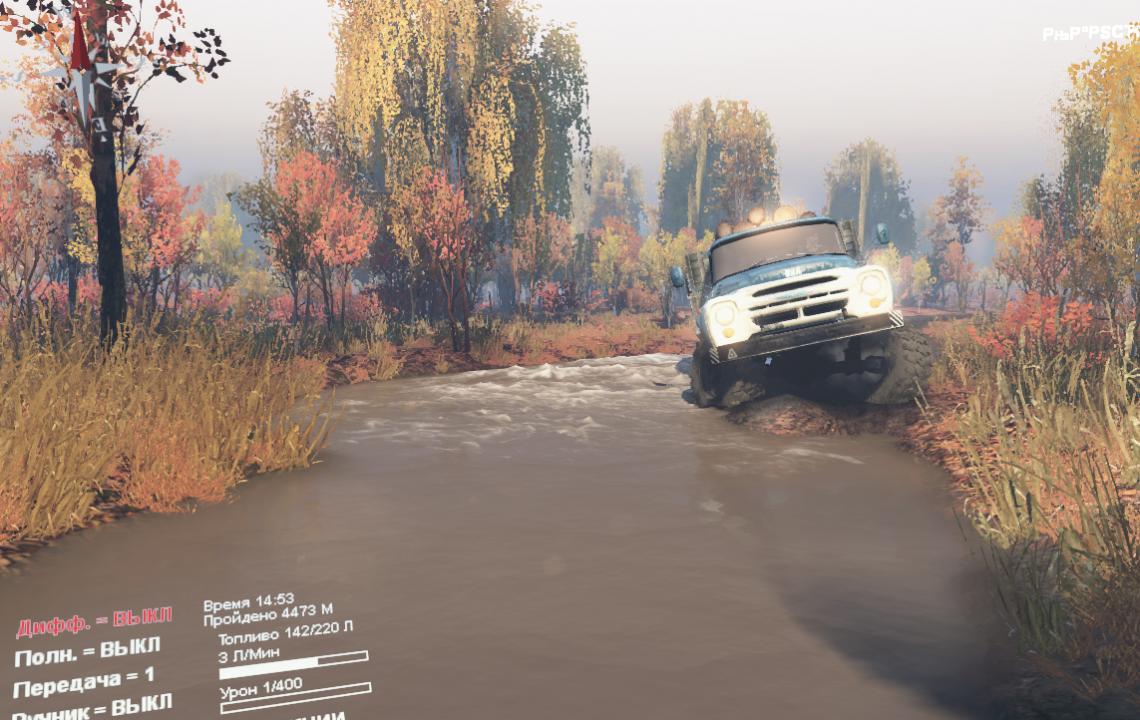This screenshot has width=1140, height=720.
Task: Toggle the Ручник handbrake indicator
Action: tap(92, 708)
